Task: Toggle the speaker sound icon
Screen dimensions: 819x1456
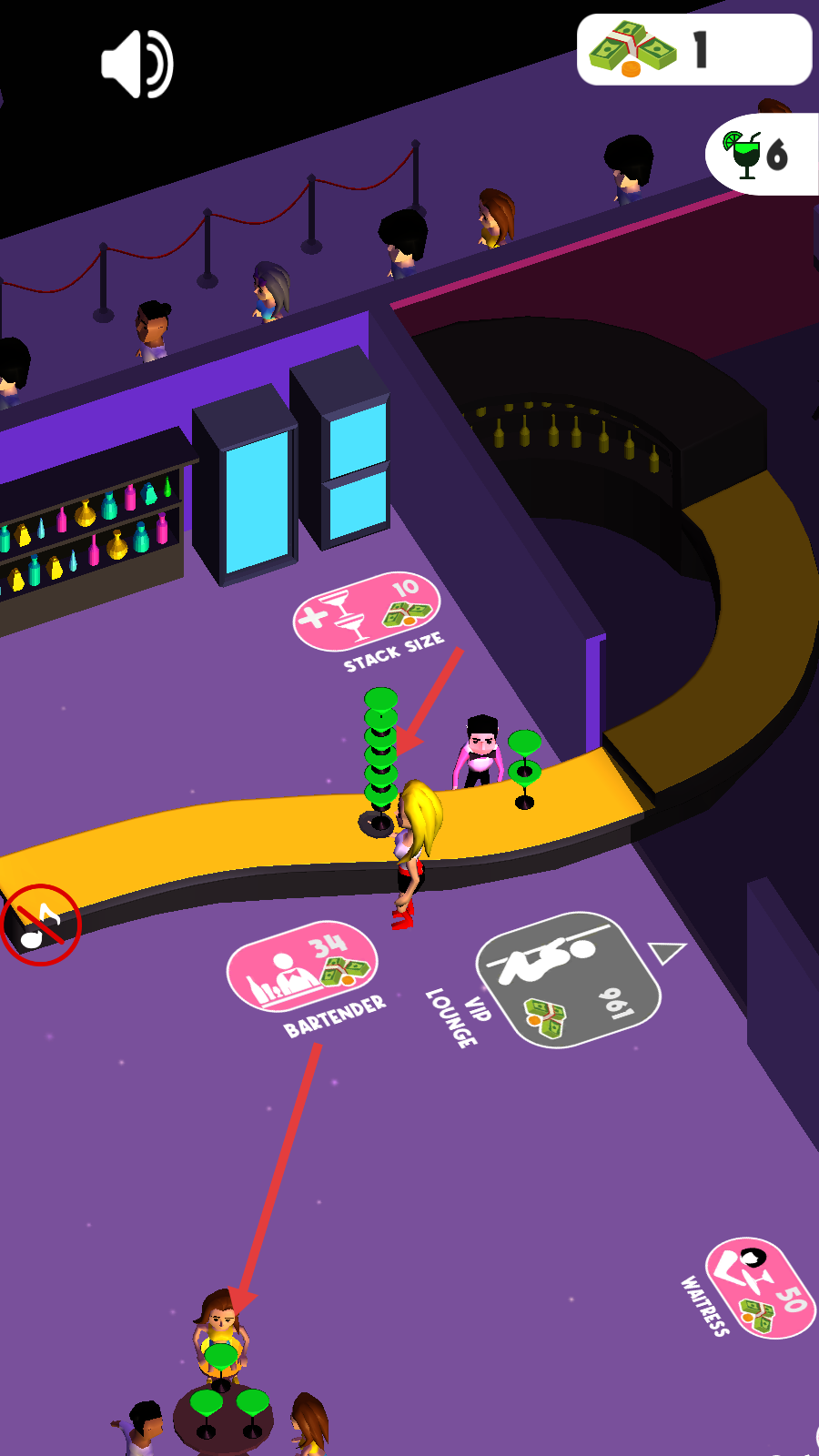Action: coord(136,64)
